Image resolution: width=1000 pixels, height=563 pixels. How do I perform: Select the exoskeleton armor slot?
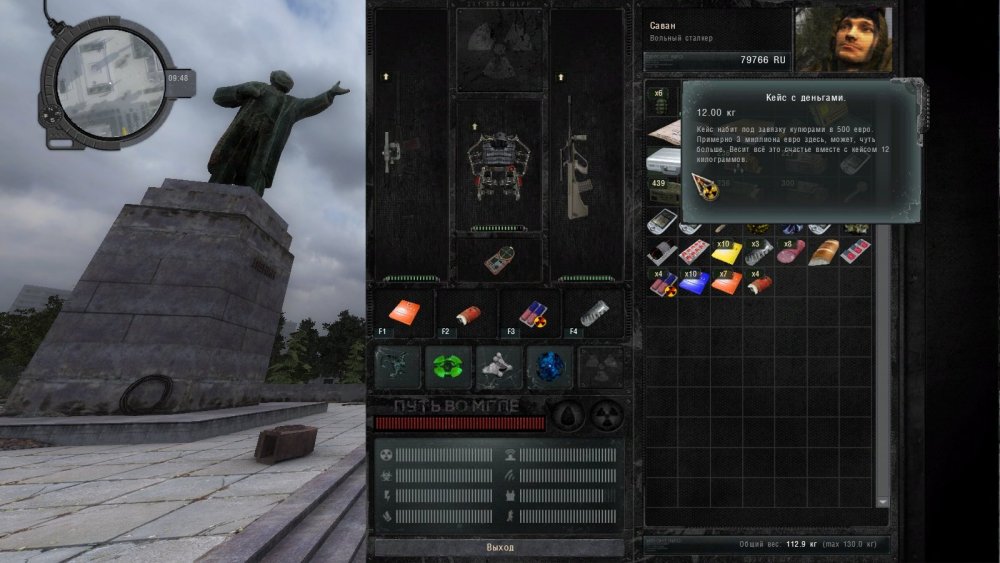(499, 164)
